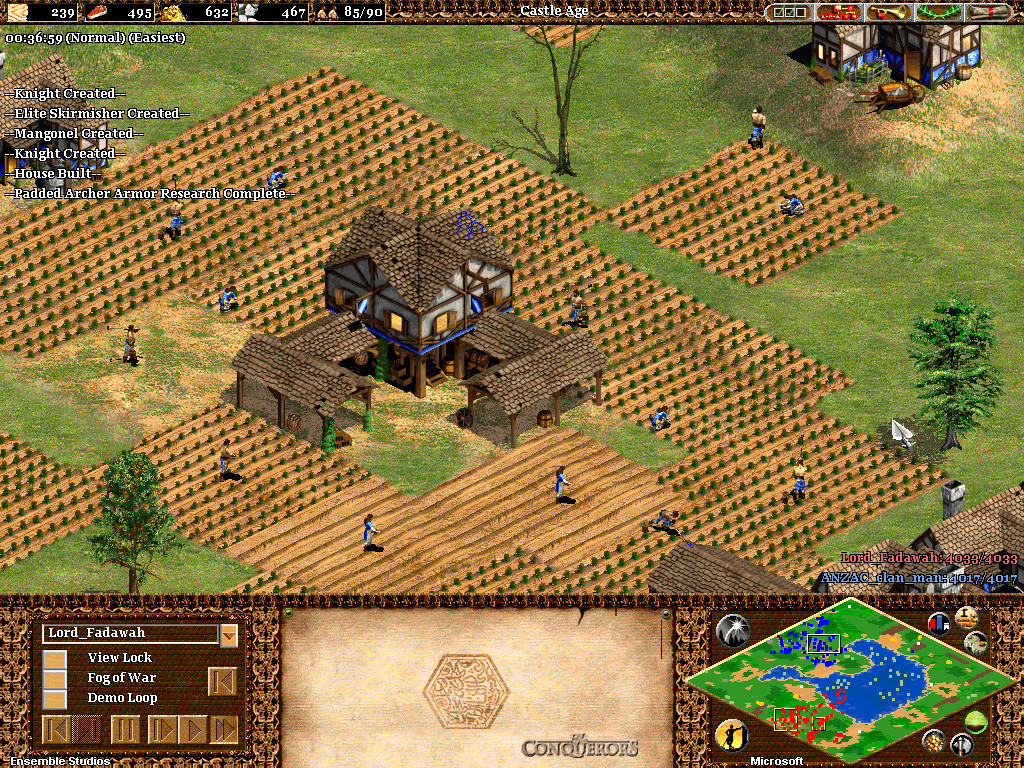Screen dimensions: 1024x768
Task: Tick the Demo Loop checkbox
Action: 55,698
